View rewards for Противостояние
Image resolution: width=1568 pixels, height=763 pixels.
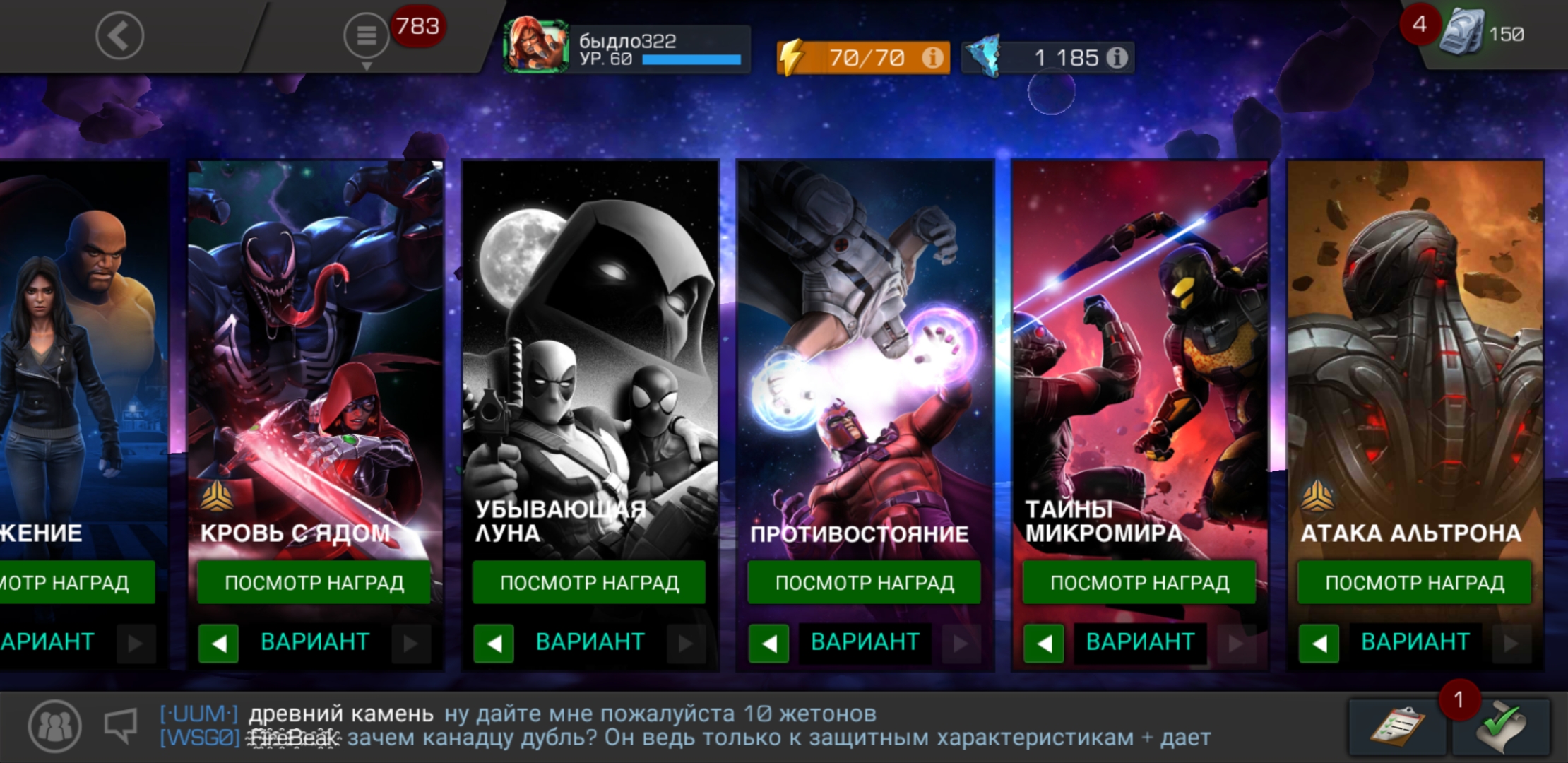864,582
